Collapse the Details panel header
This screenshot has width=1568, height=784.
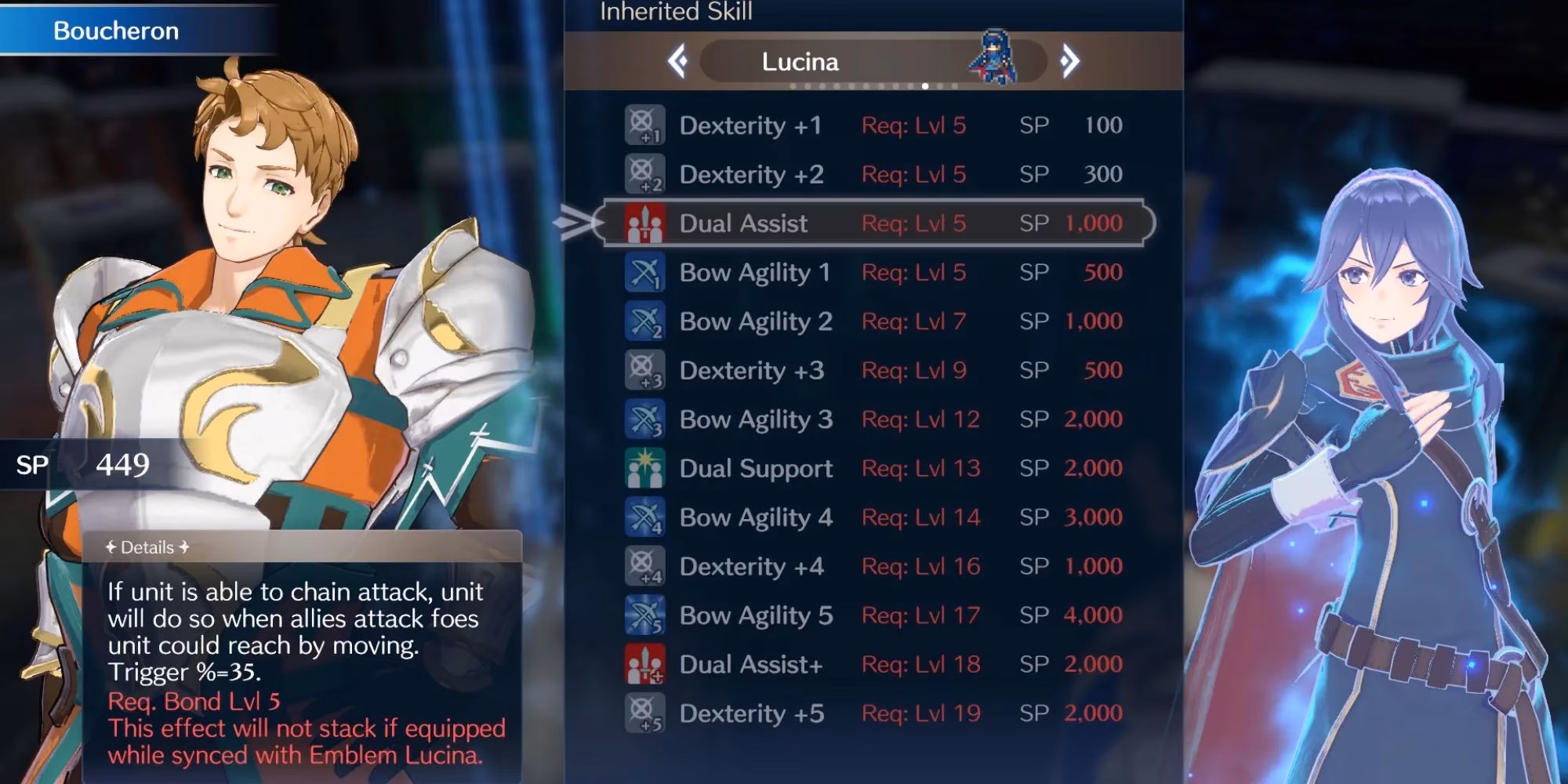[147, 547]
